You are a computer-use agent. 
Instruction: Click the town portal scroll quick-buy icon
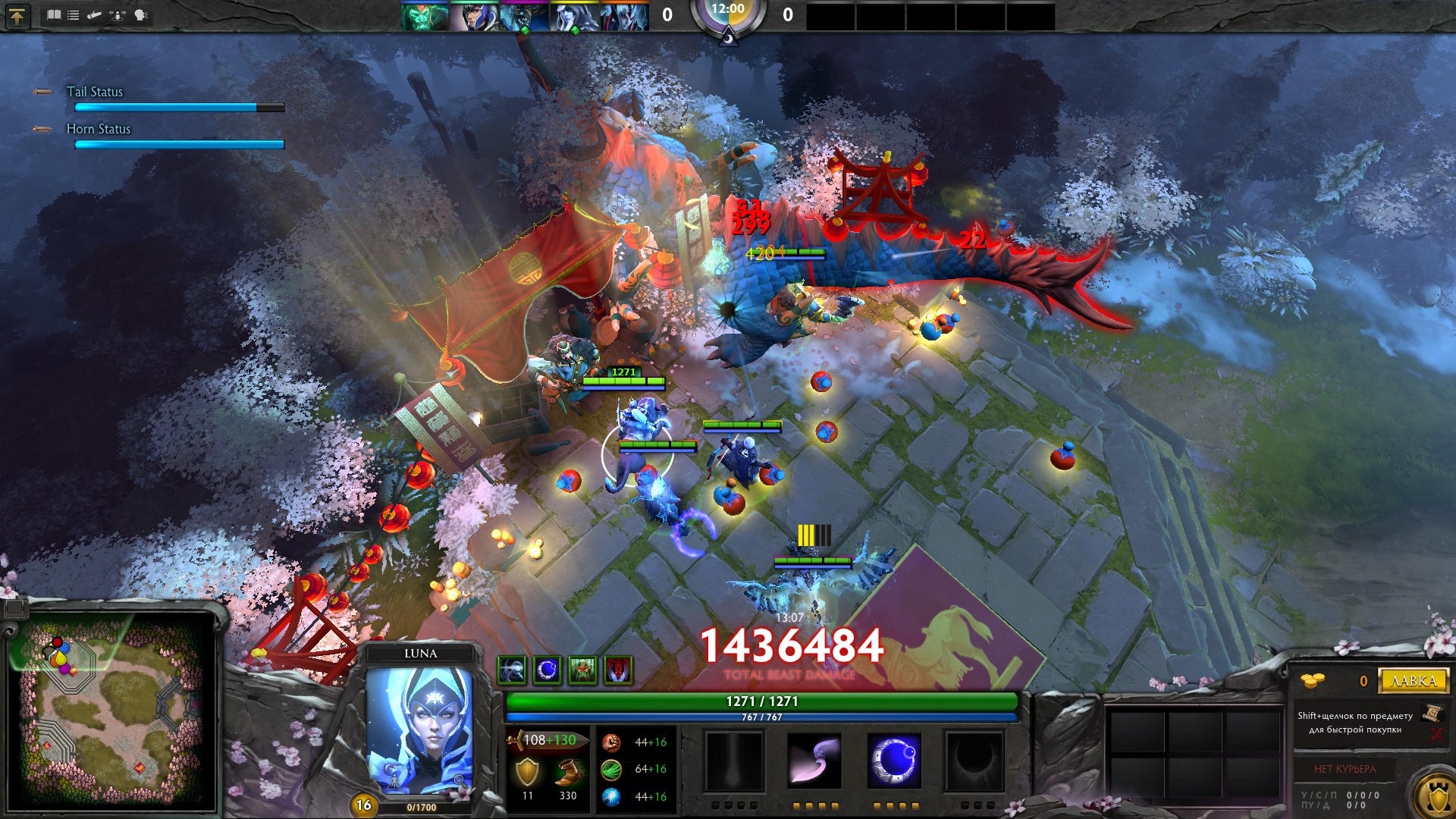click(x=1432, y=713)
